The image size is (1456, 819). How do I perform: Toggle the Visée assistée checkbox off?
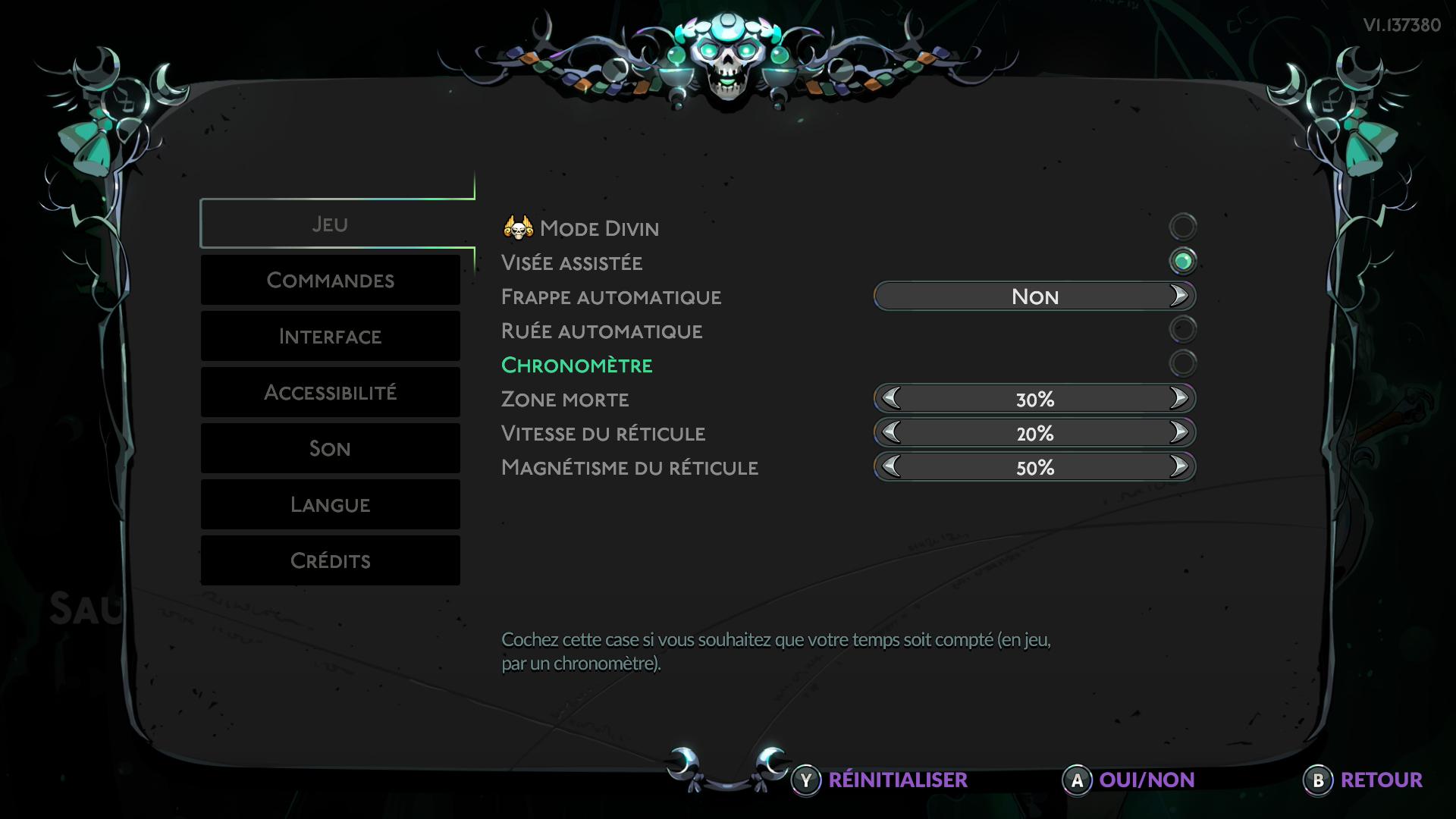tap(1182, 262)
